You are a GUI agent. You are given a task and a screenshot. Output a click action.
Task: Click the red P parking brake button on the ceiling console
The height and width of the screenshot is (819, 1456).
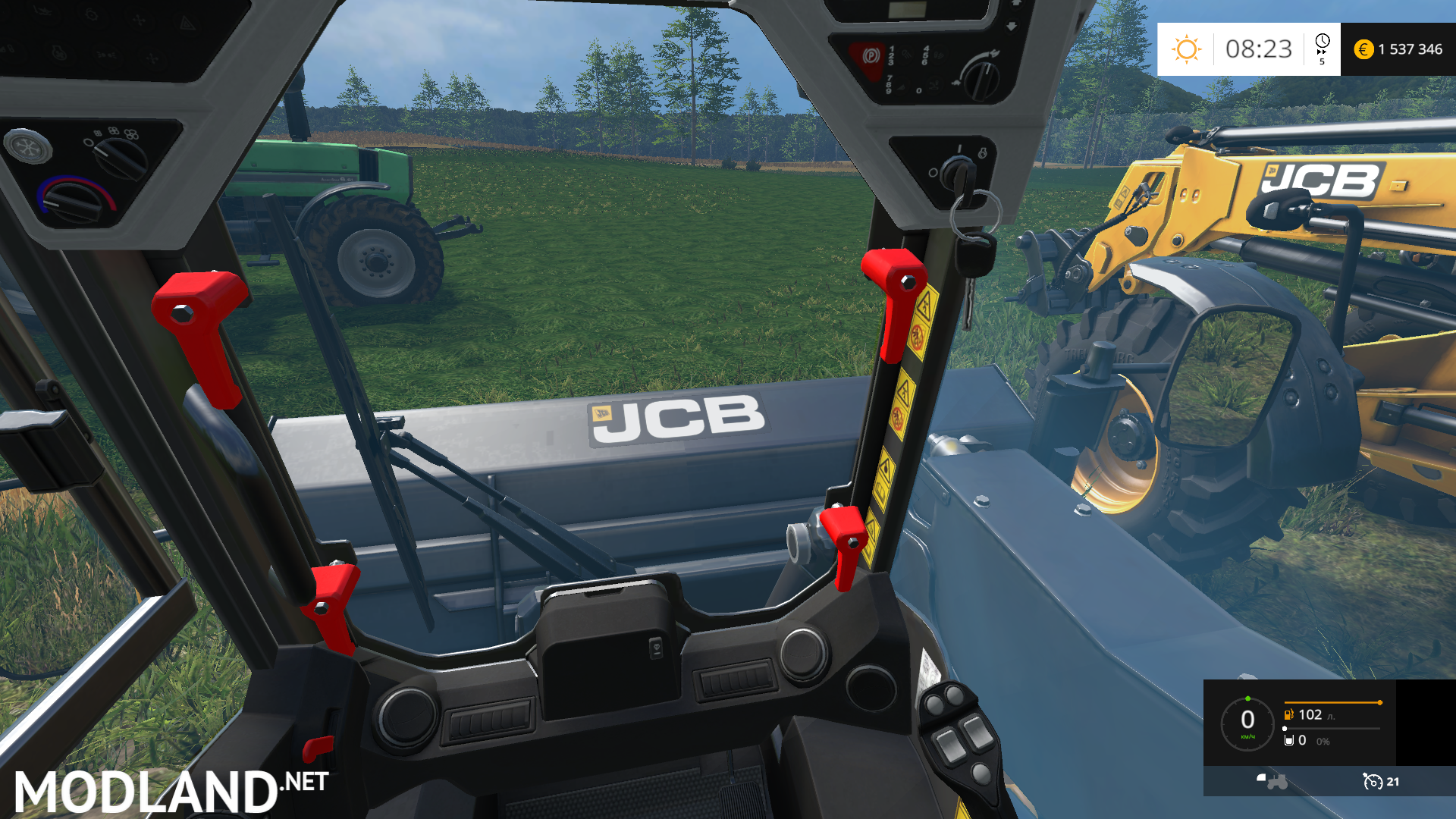coord(872,56)
